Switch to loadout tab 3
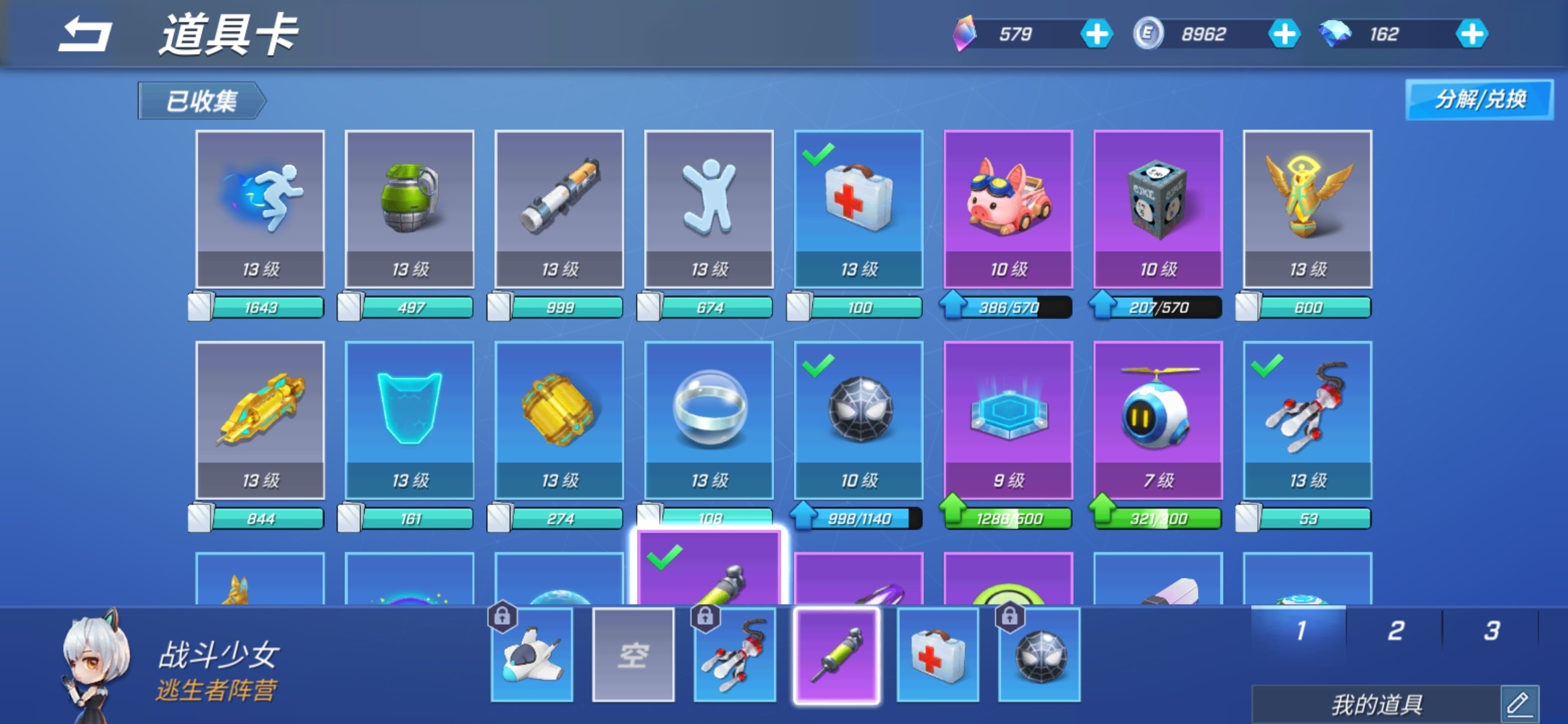Image resolution: width=1568 pixels, height=724 pixels. [1491, 631]
